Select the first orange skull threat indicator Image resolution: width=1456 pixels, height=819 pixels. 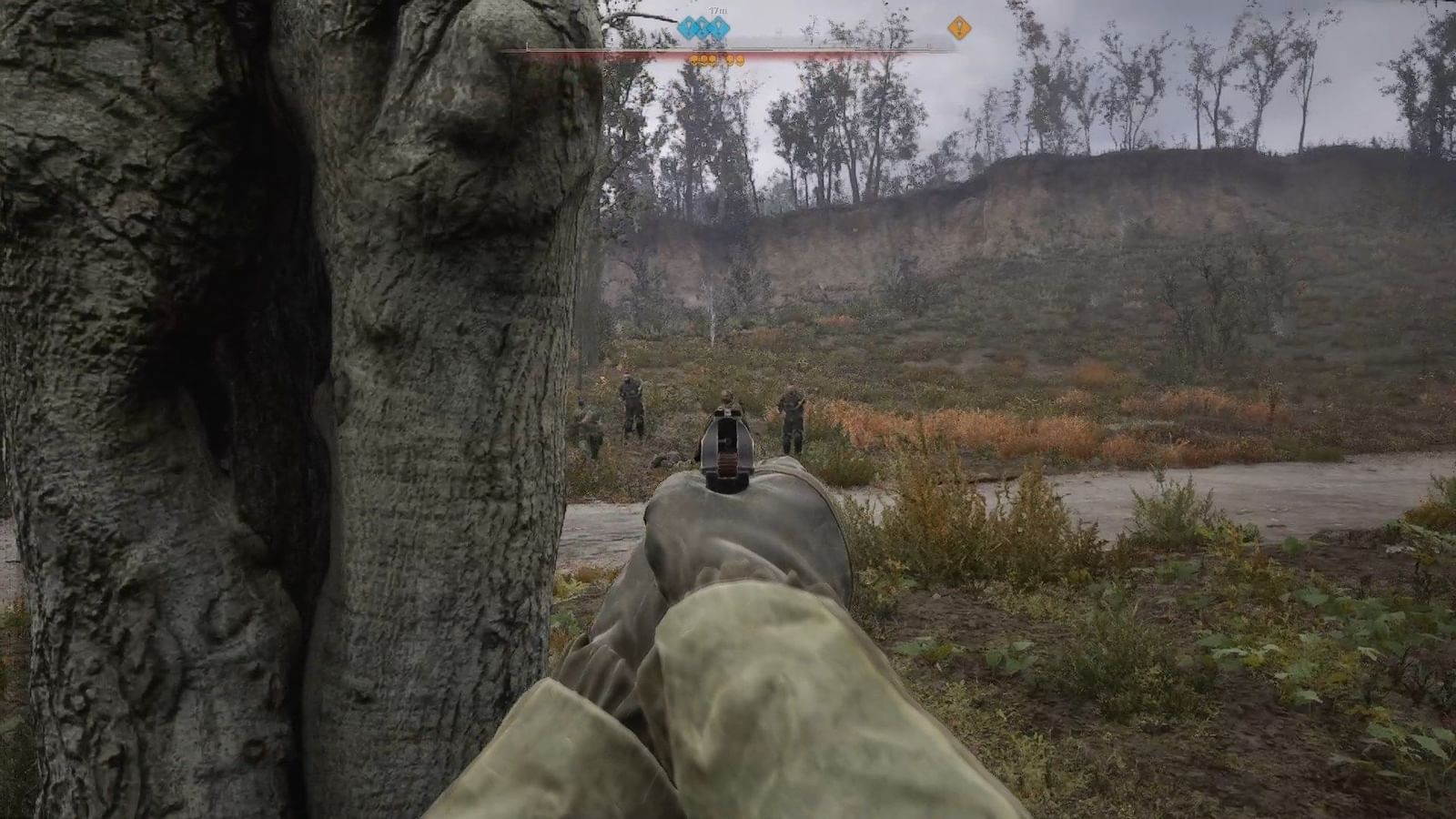click(x=693, y=58)
